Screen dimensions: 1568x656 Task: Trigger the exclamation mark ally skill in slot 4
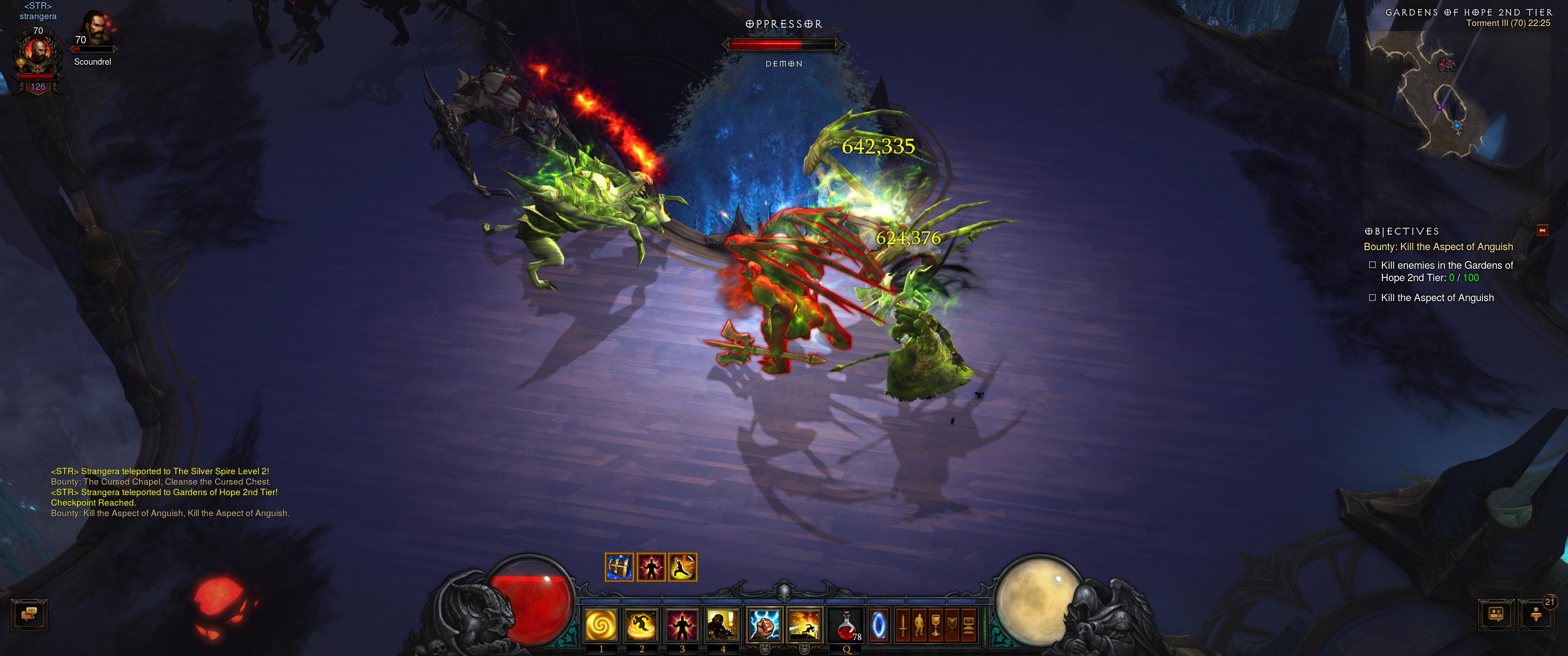click(723, 625)
